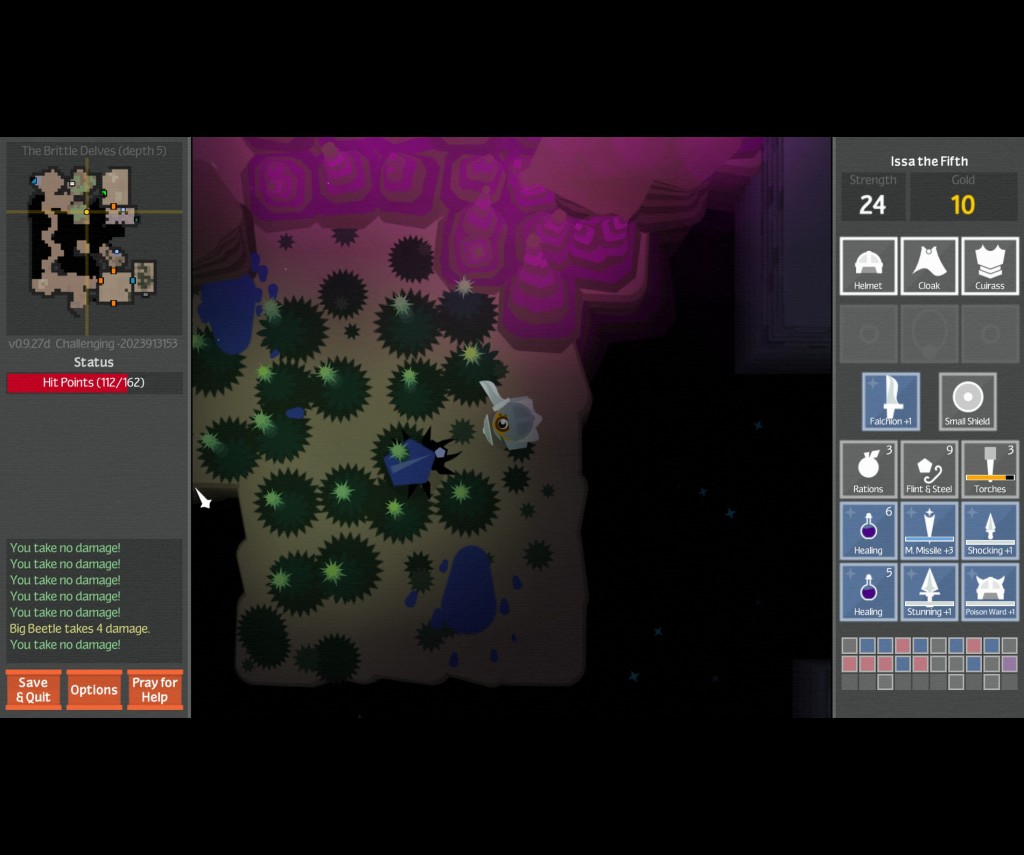
Task: Select the Helmet equipment slot
Action: pyautogui.click(x=868, y=266)
